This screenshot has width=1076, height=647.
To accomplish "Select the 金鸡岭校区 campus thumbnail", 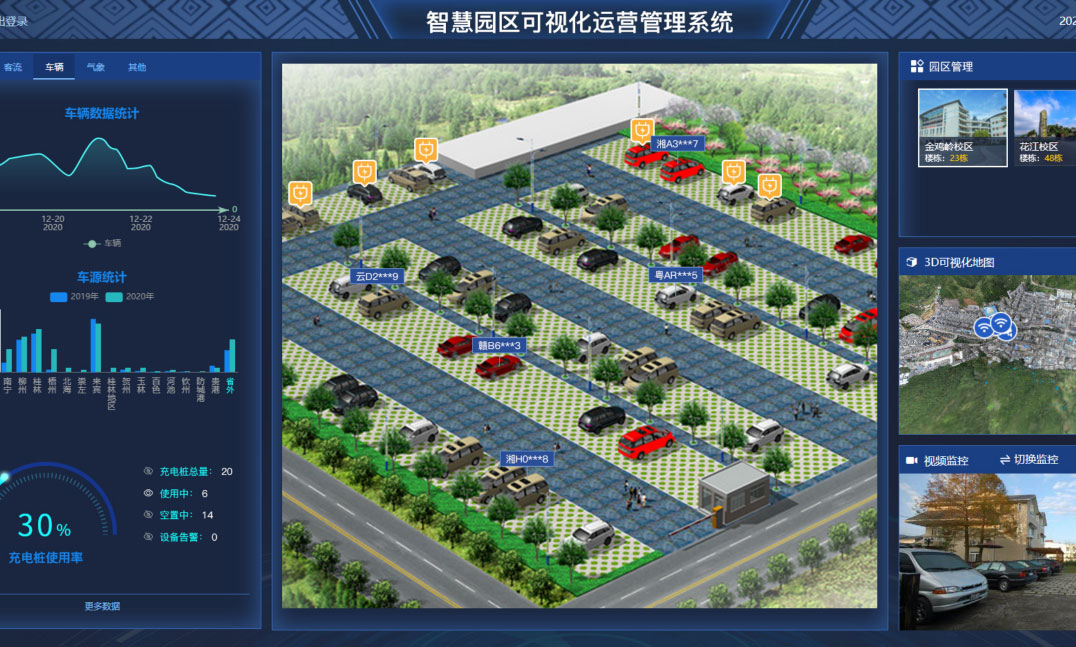I will pyautogui.click(x=962, y=127).
